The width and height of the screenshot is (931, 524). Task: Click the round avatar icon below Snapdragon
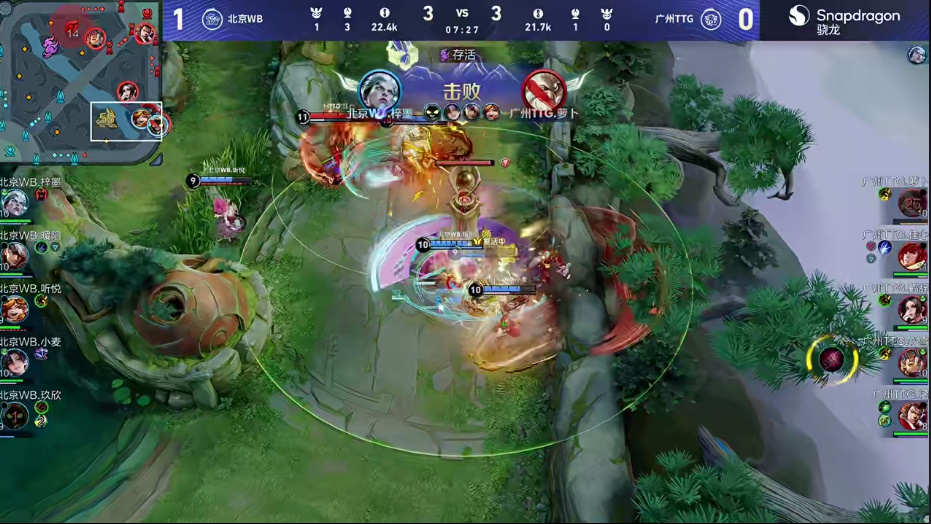point(916,56)
